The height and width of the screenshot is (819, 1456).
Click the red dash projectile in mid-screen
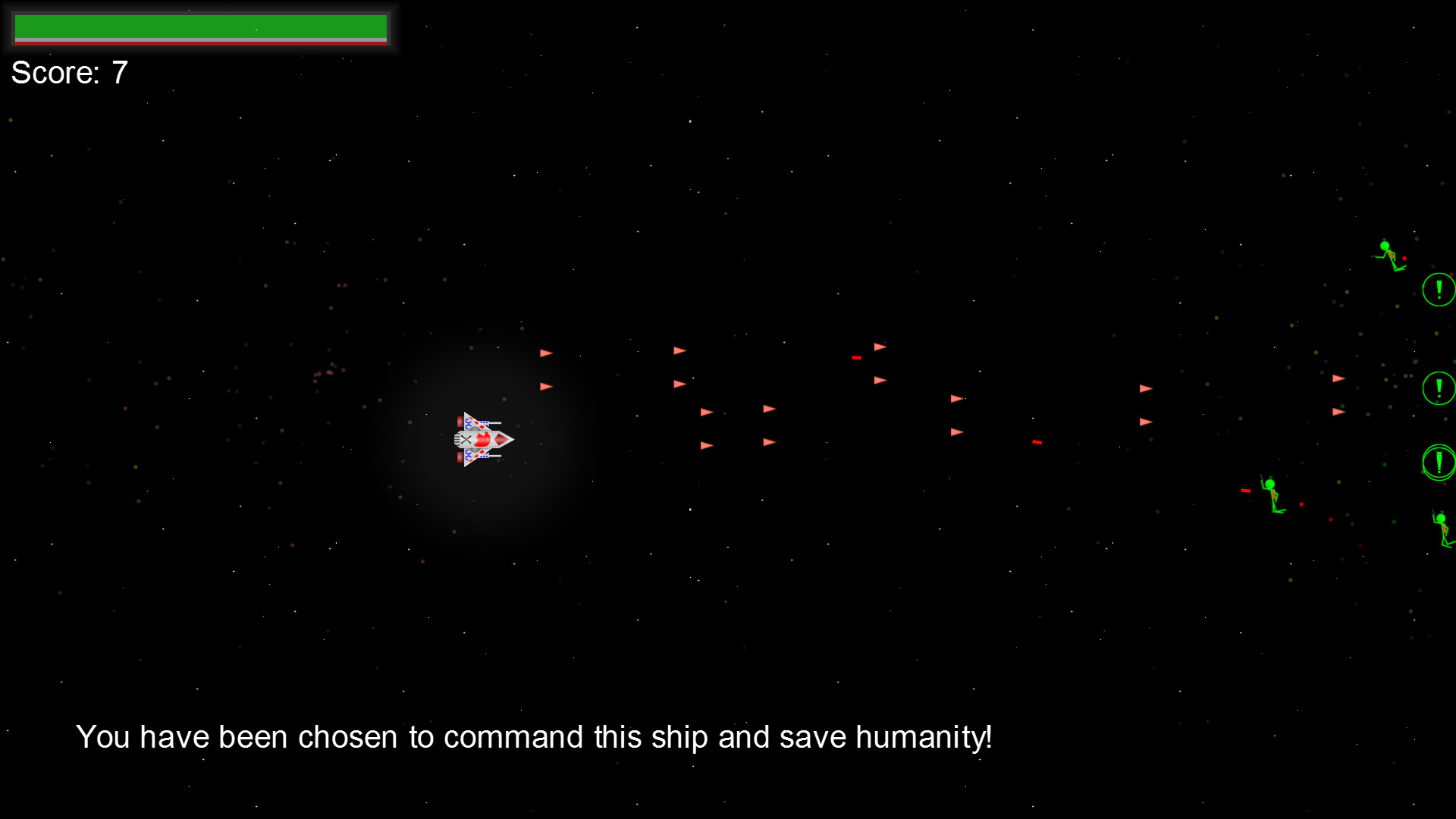[x=1036, y=442]
